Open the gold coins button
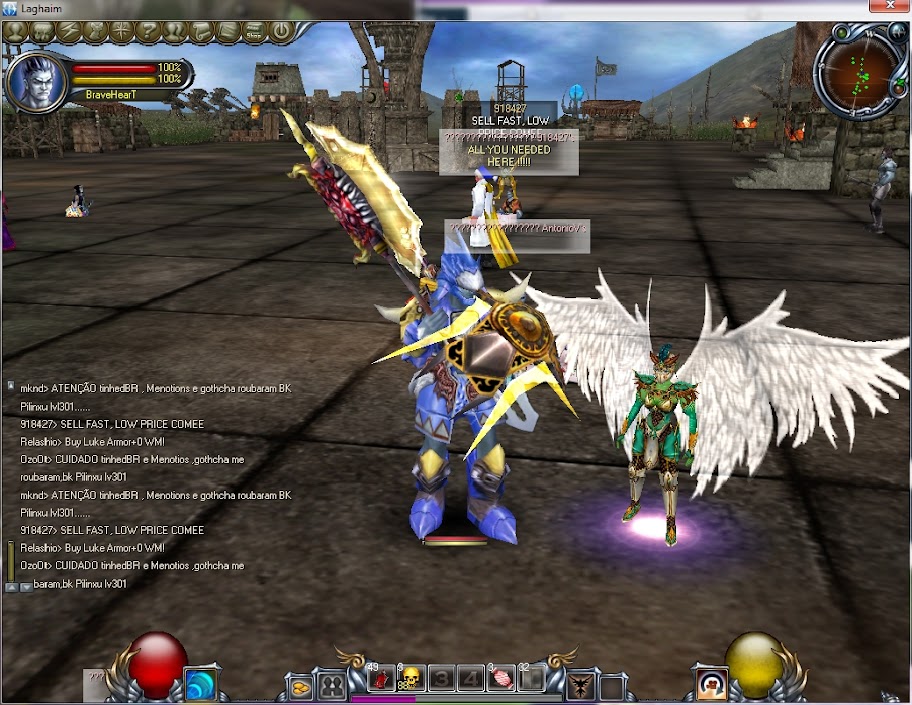 tap(301, 687)
